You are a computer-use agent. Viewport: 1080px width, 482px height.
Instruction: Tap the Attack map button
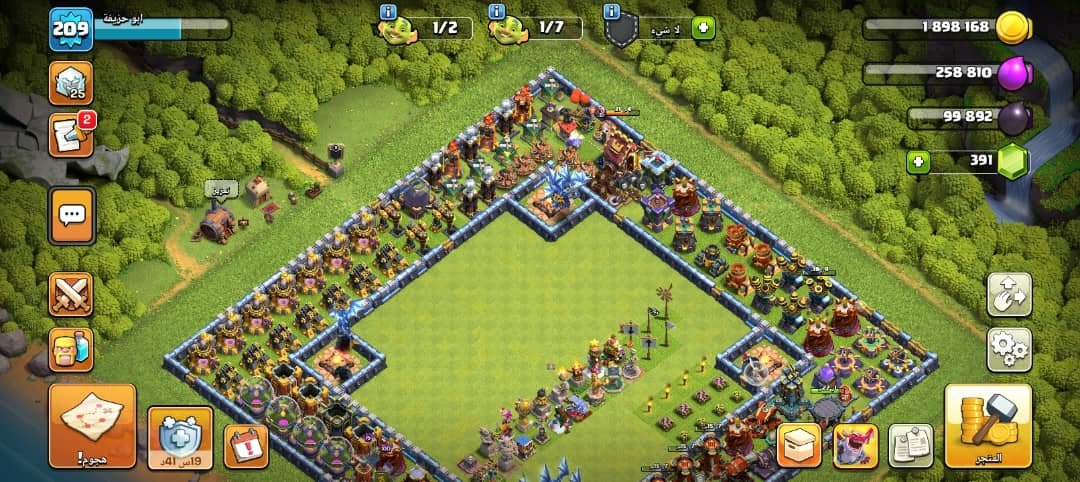(x=92, y=426)
